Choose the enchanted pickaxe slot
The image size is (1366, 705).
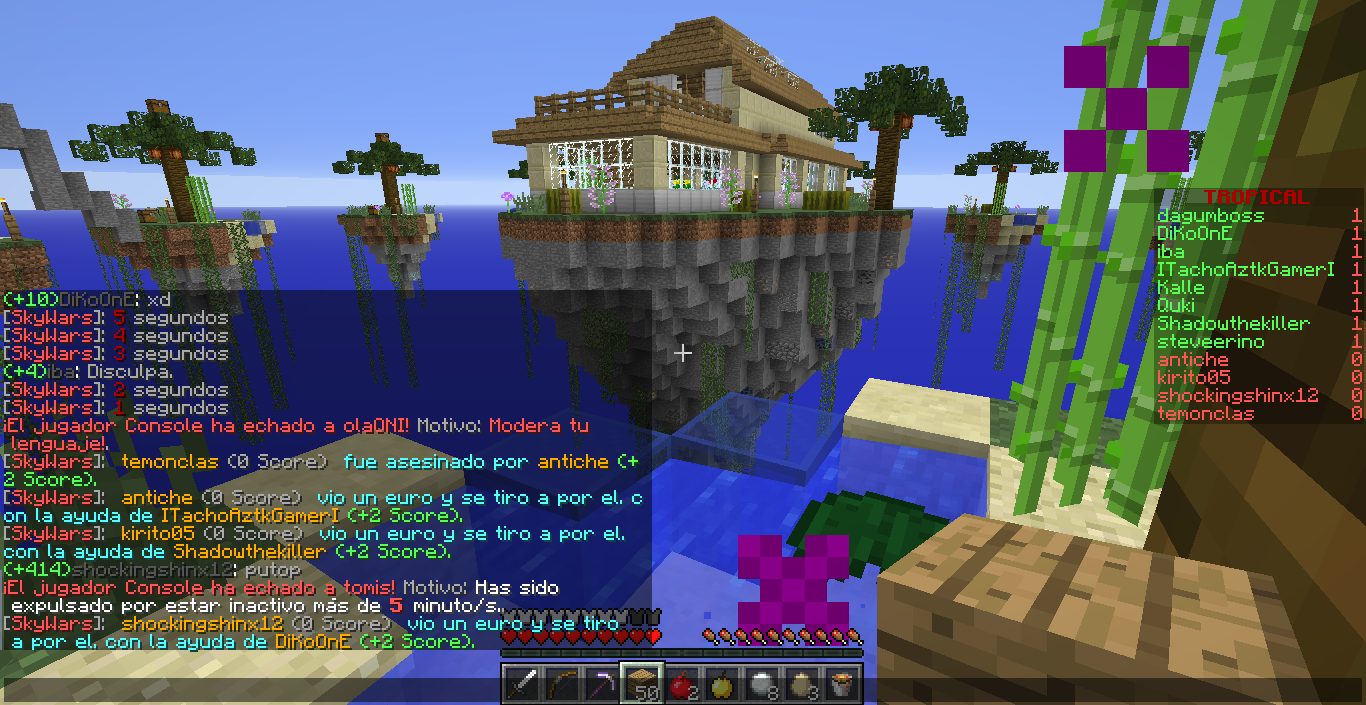(603, 685)
